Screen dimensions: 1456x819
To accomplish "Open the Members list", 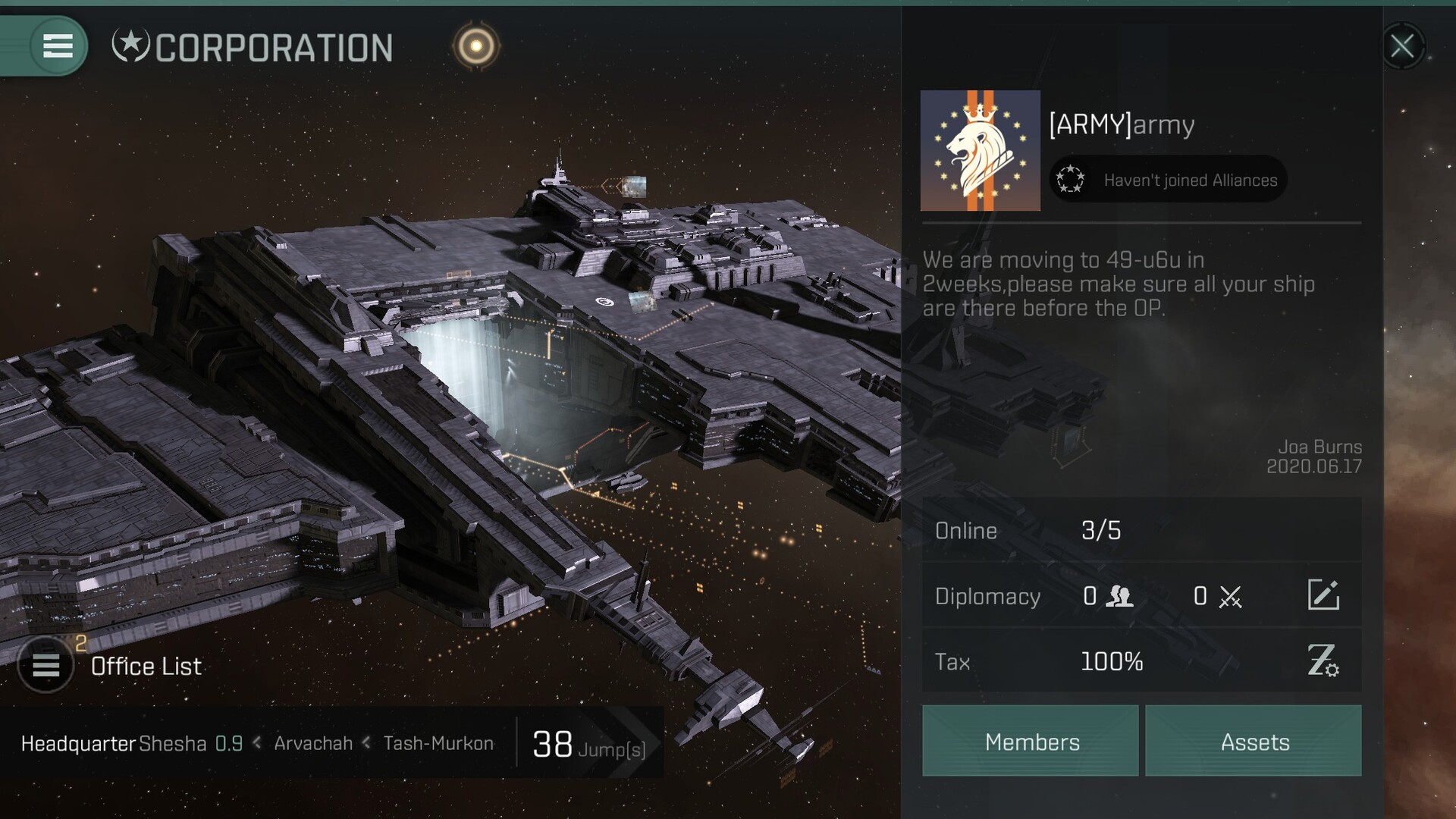I will (1031, 741).
